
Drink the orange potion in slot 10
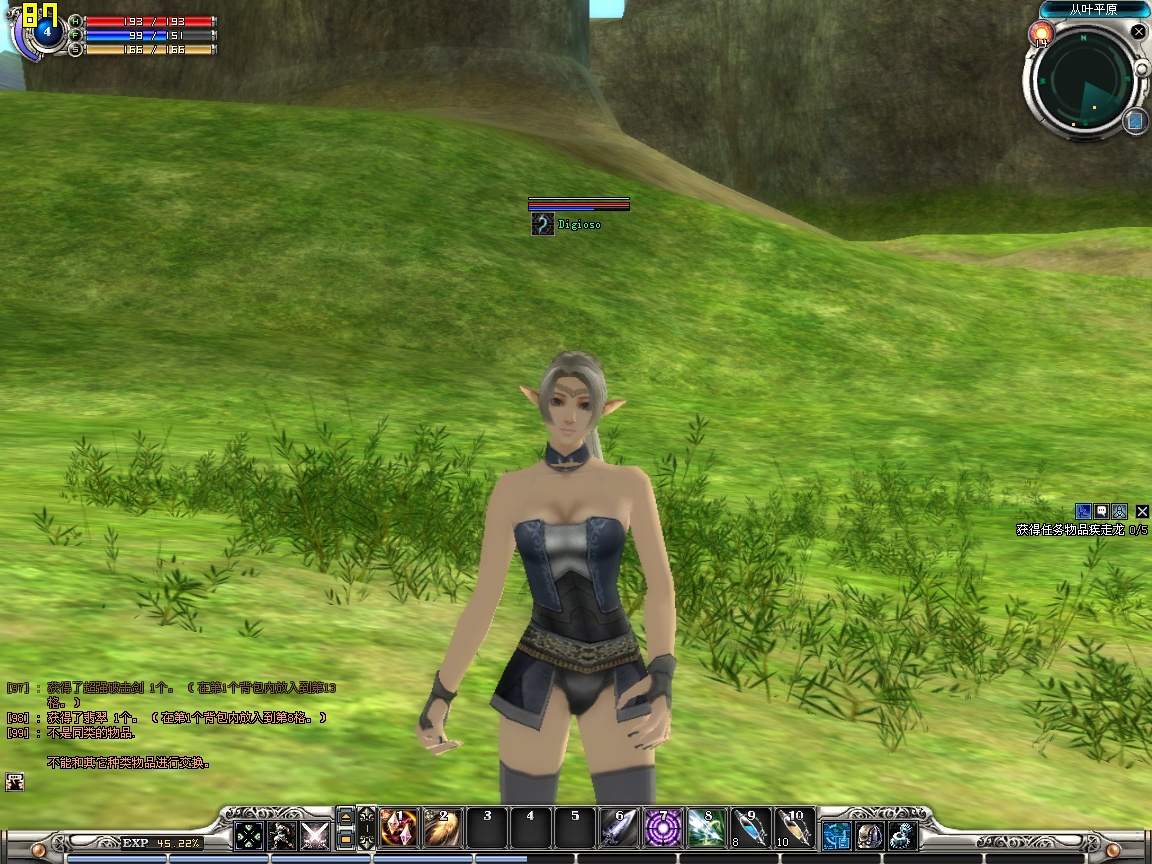pos(795,828)
